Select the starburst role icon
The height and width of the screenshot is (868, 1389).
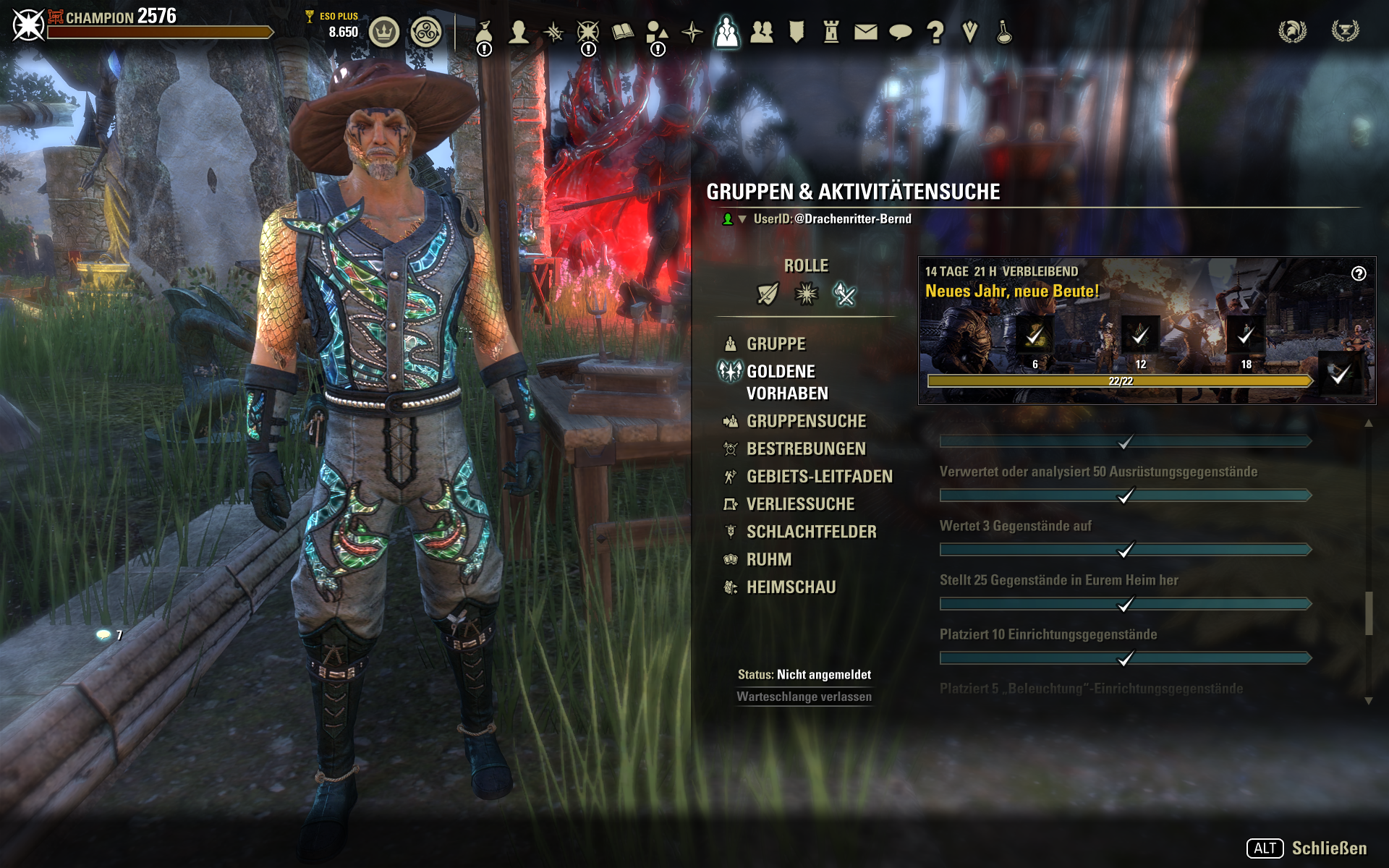pos(806,294)
